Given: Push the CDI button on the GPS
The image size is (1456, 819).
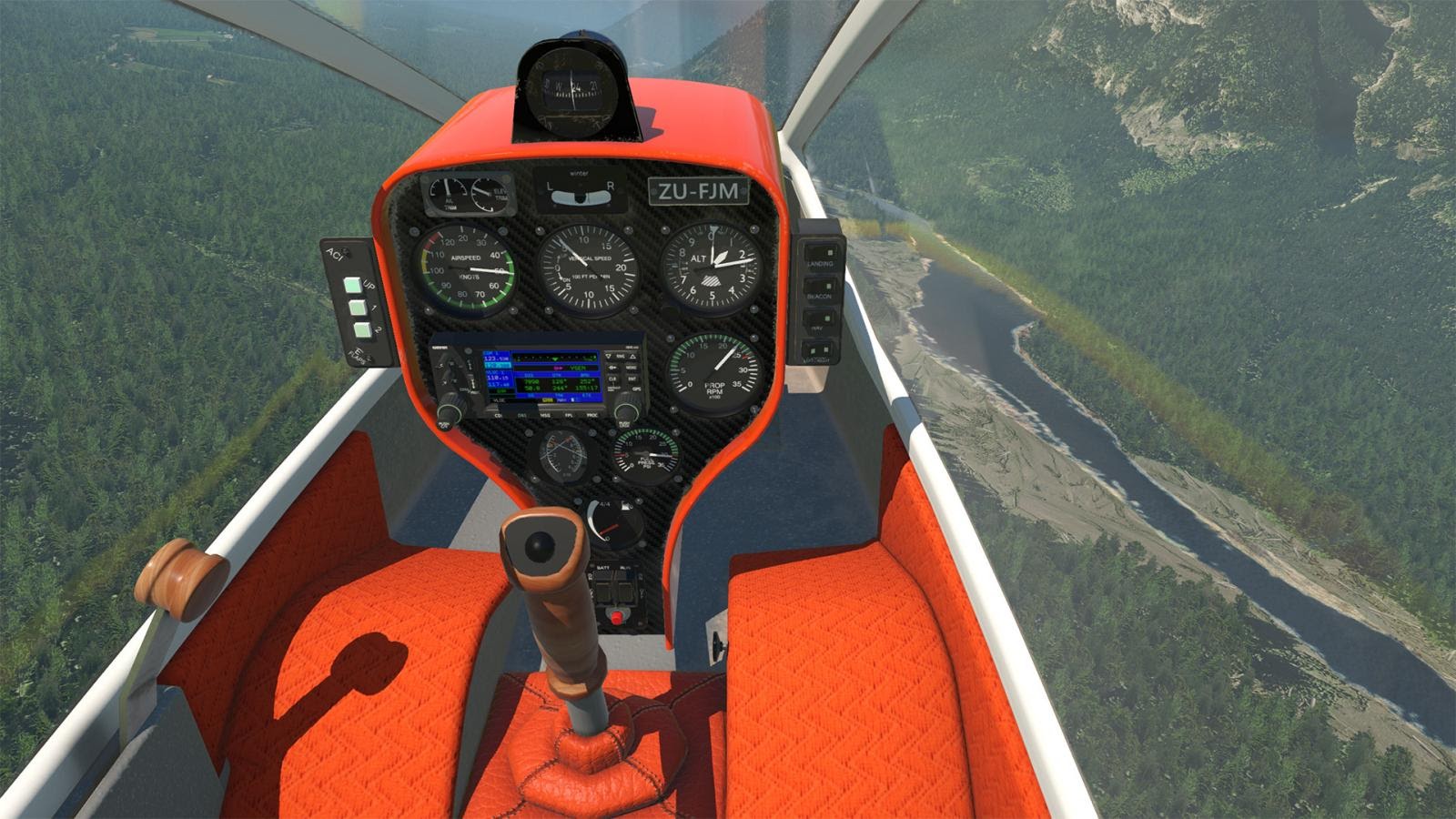Looking at the screenshot, I should [498, 415].
